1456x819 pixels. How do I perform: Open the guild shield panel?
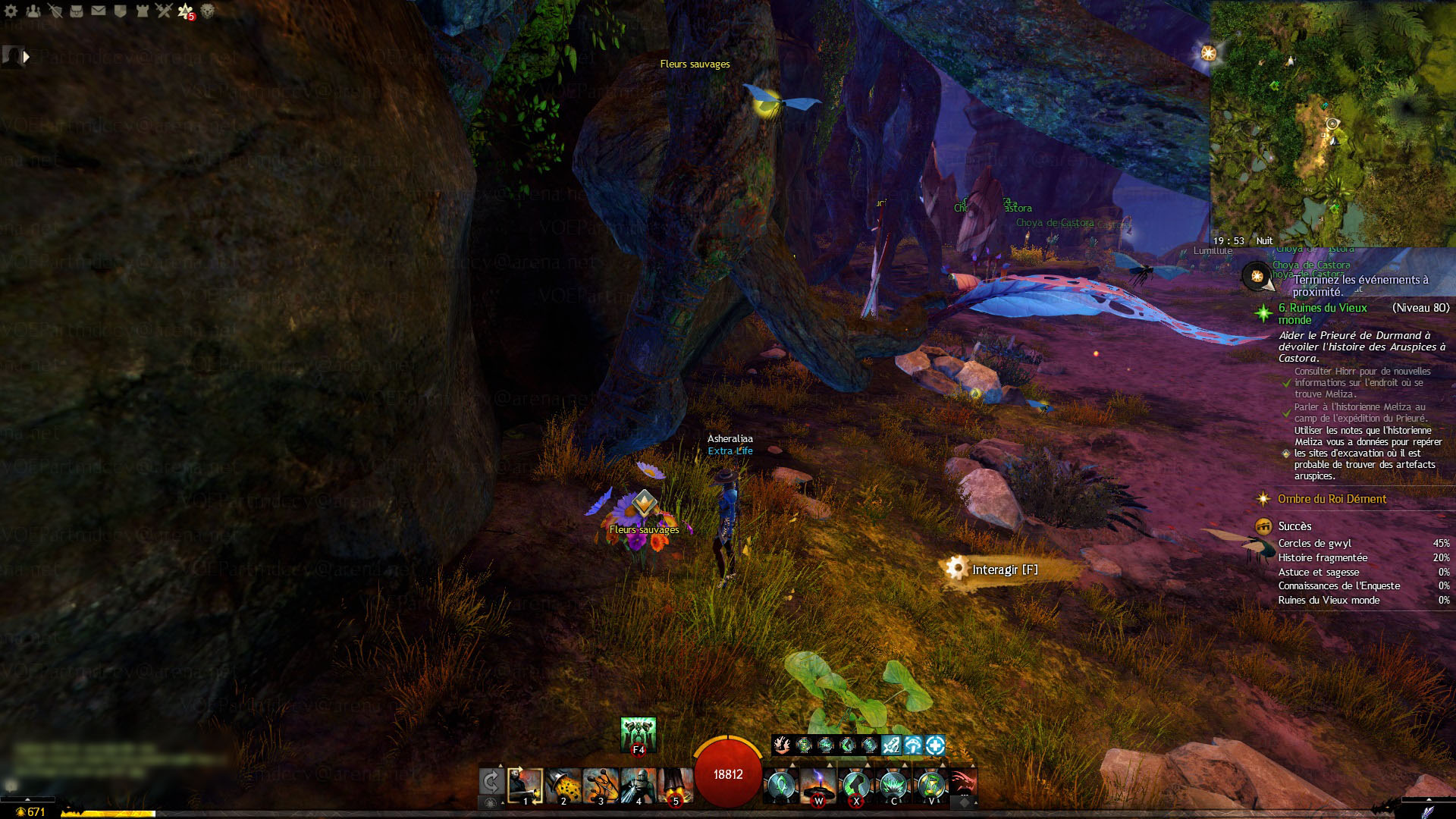point(120,11)
